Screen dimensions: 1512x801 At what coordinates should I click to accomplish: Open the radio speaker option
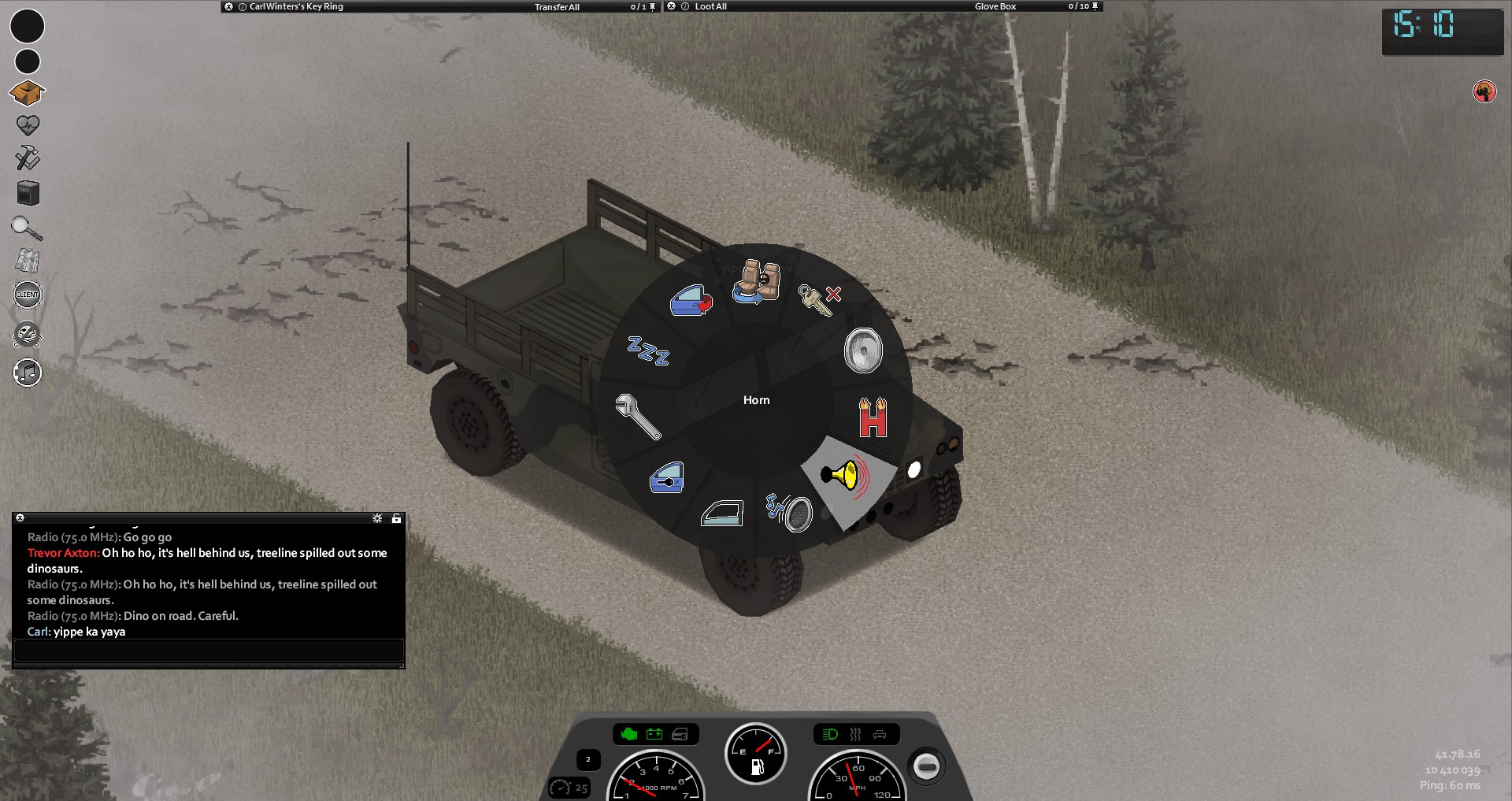click(790, 512)
